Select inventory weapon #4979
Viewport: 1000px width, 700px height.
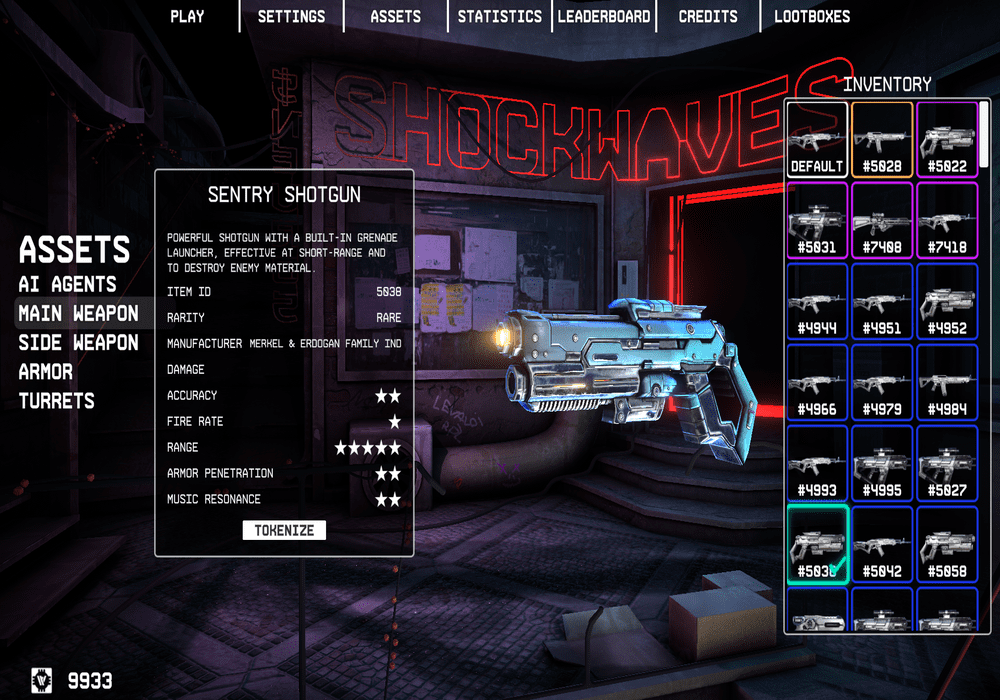(882, 382)
